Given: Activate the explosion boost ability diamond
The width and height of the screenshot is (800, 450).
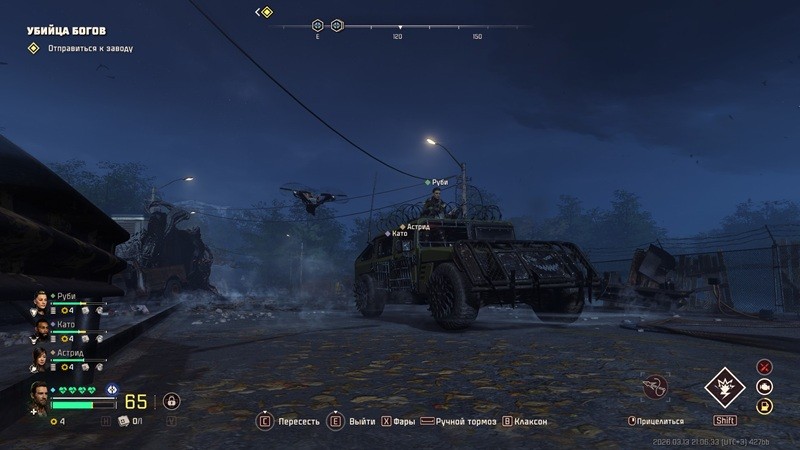Looking at the screenshot, I should coord(723,388).
